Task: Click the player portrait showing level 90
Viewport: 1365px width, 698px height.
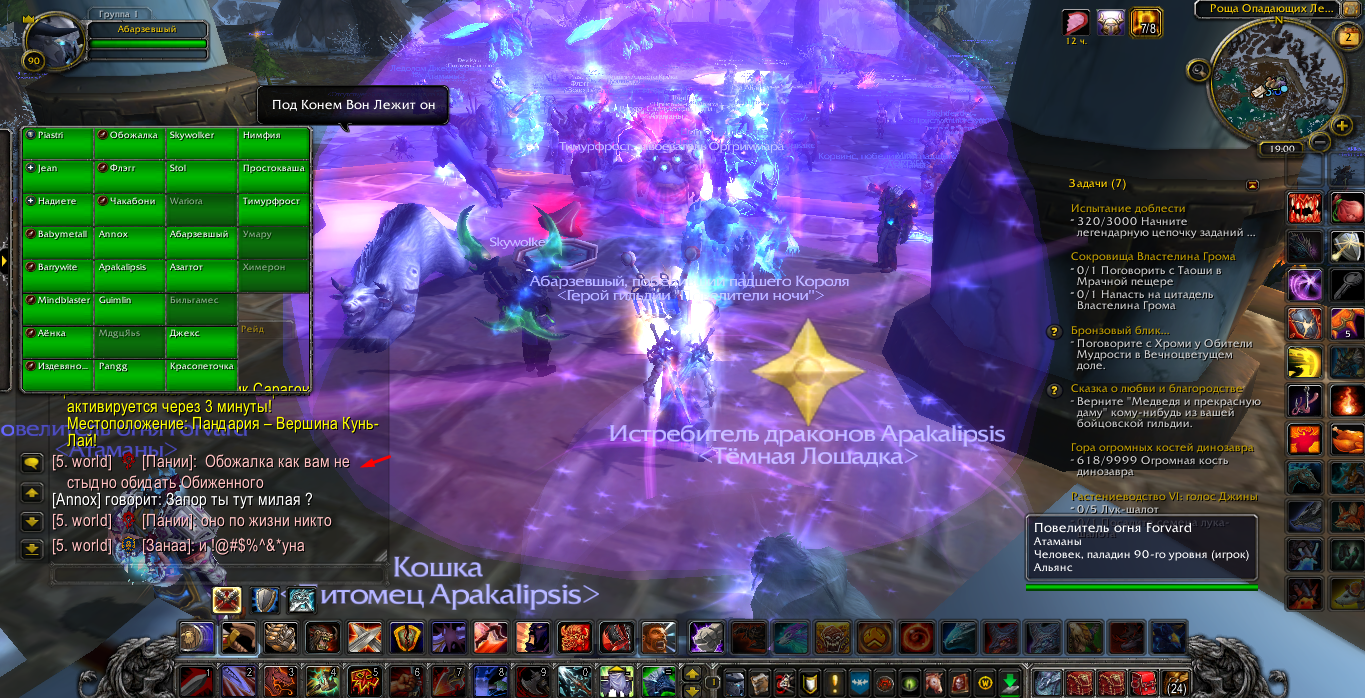Action: point(51,40)
